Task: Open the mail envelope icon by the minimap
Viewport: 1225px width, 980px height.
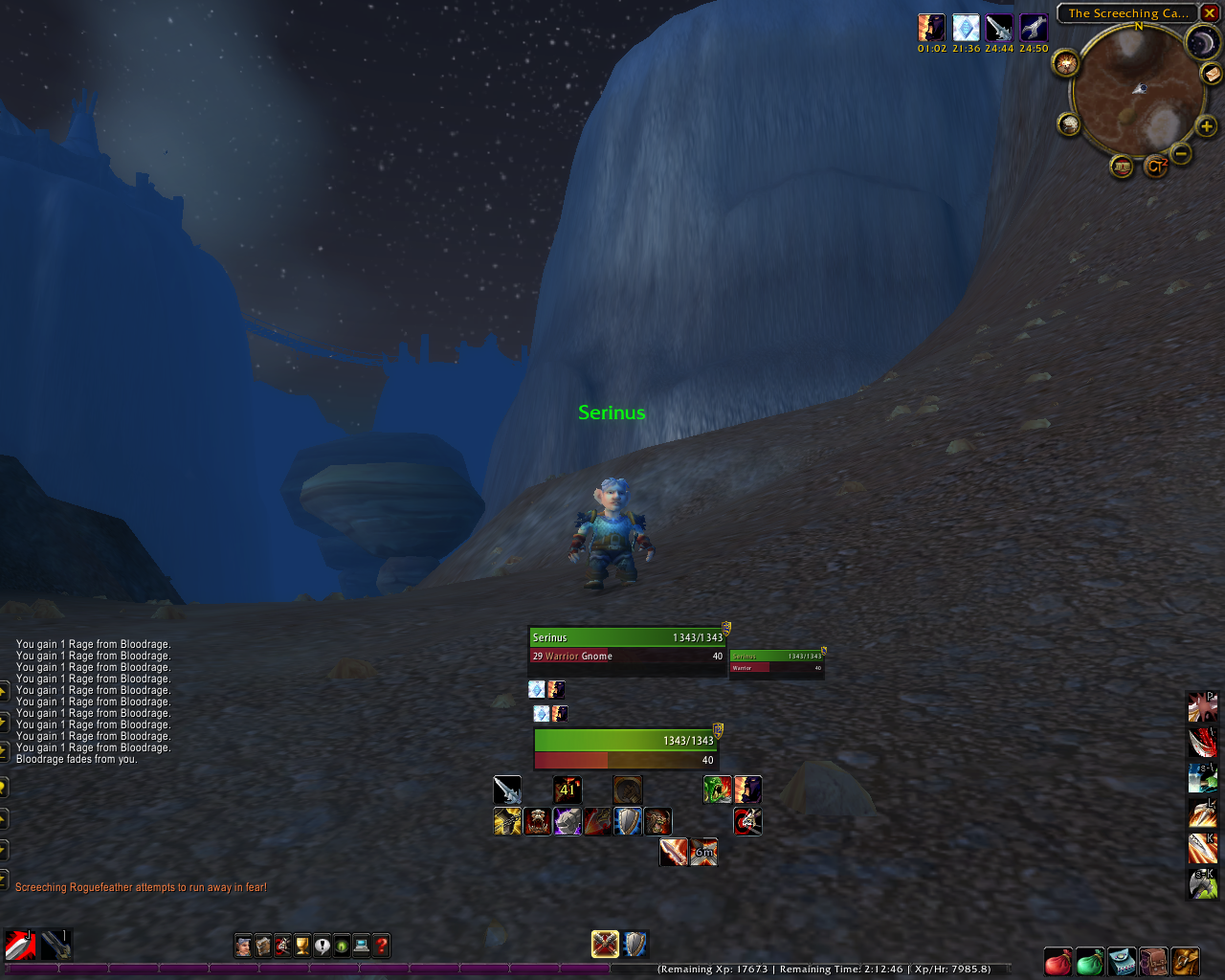Action: (1212, 74)
